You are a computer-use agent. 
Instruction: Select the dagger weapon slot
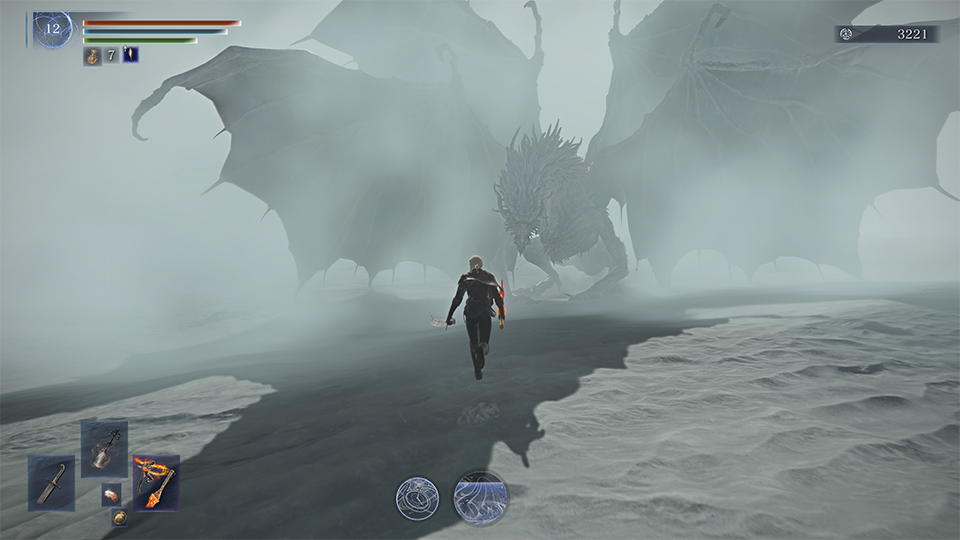(51, 483)
